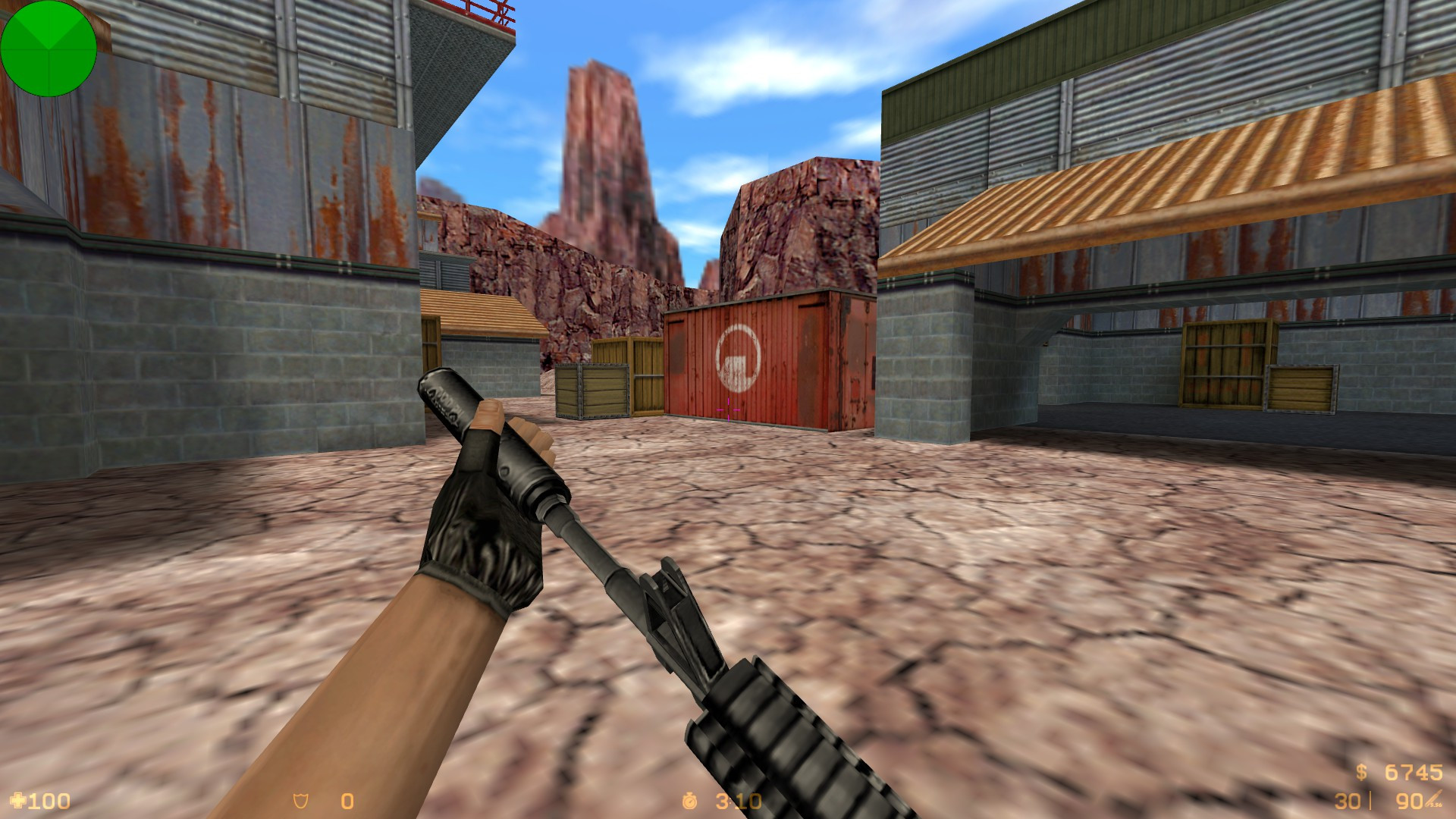The width and height of the screenshot is (1456, 819).
Task: Select the armor value 0
Action: pos(347,802)
